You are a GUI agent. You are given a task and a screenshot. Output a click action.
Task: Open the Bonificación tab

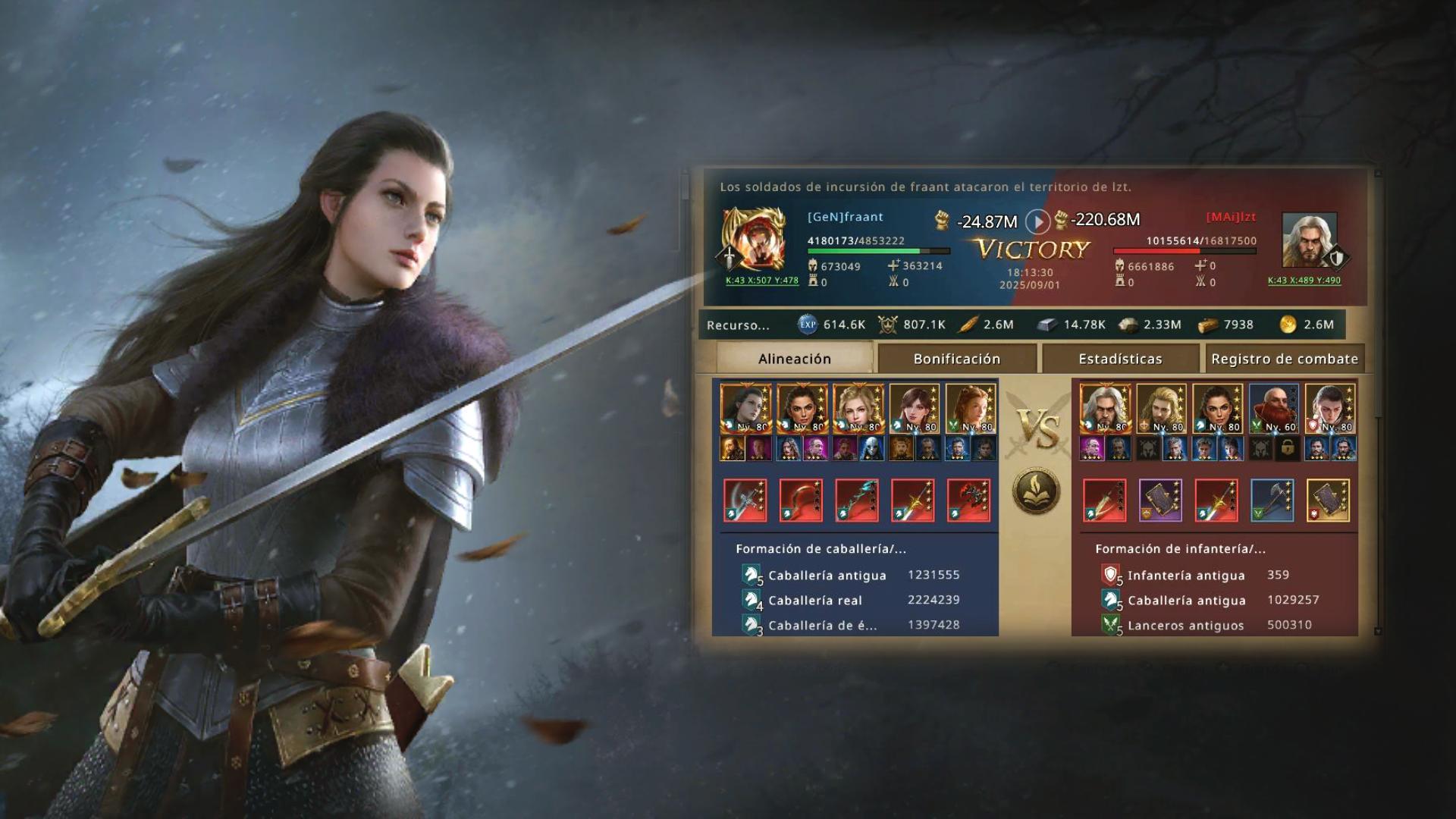point(956,359)
